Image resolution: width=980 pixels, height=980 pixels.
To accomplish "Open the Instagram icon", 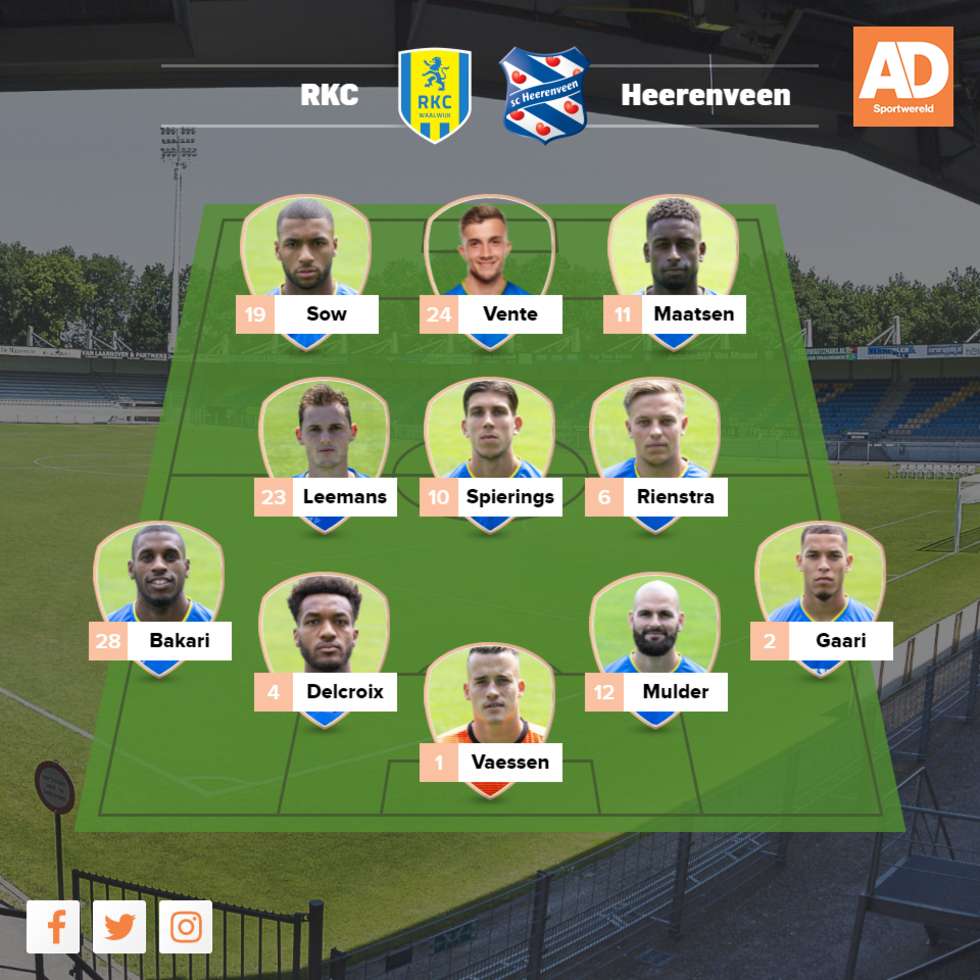I will pyautogui.click(x=186, y=927).
